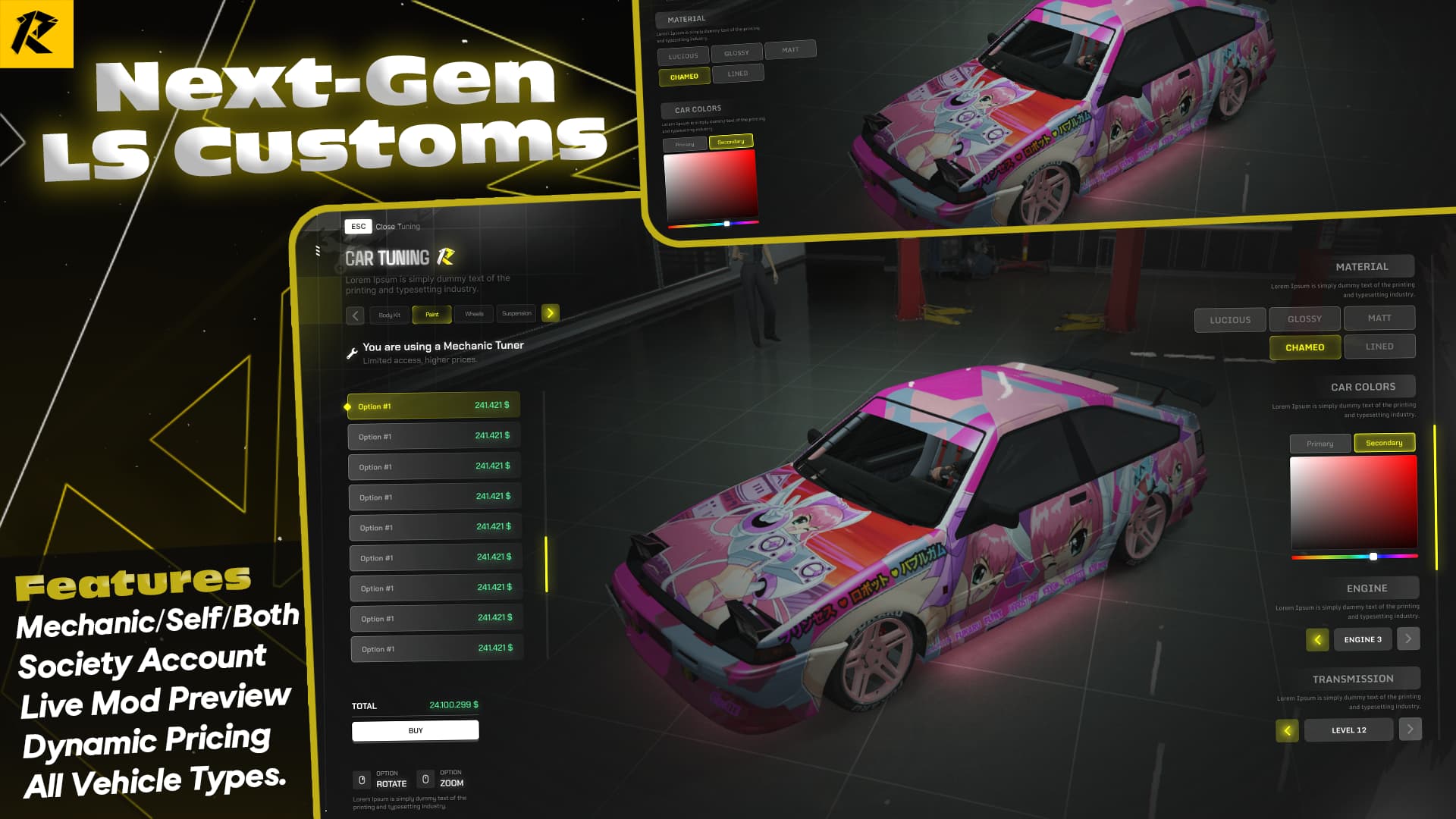
Task: Click the R logo beside CAR TUNING heading
Action: [x=445, y=257]
